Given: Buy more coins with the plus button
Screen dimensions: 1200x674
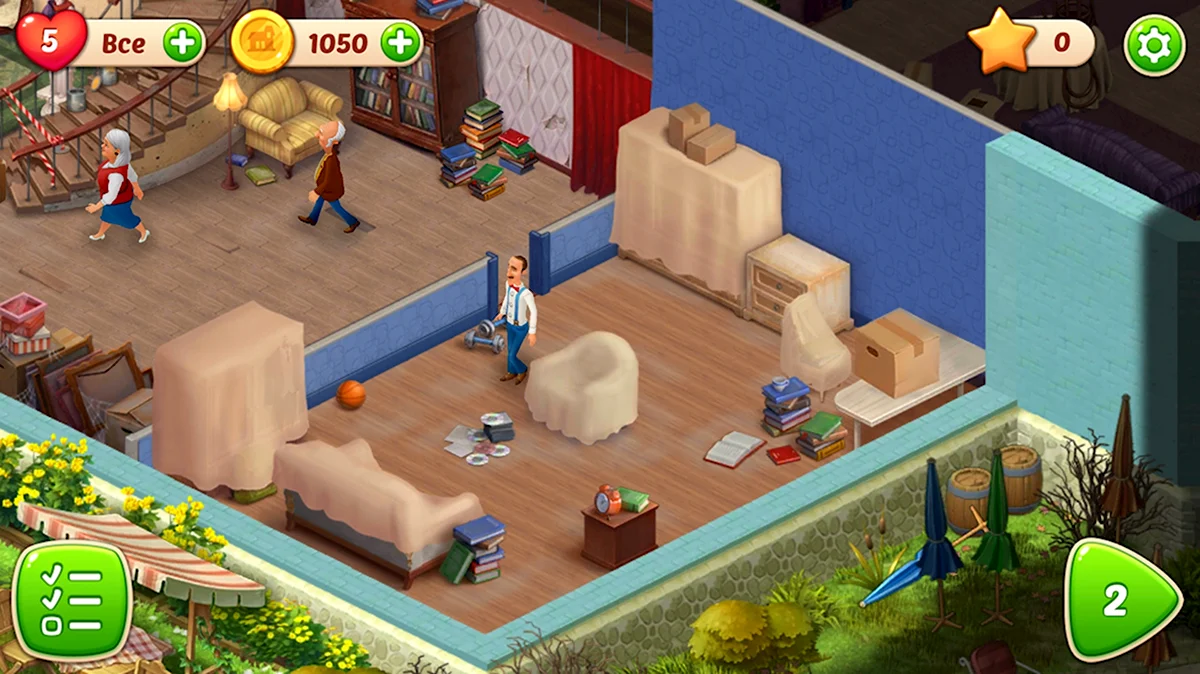Looking at the screenshot, I should click(401, 43).
